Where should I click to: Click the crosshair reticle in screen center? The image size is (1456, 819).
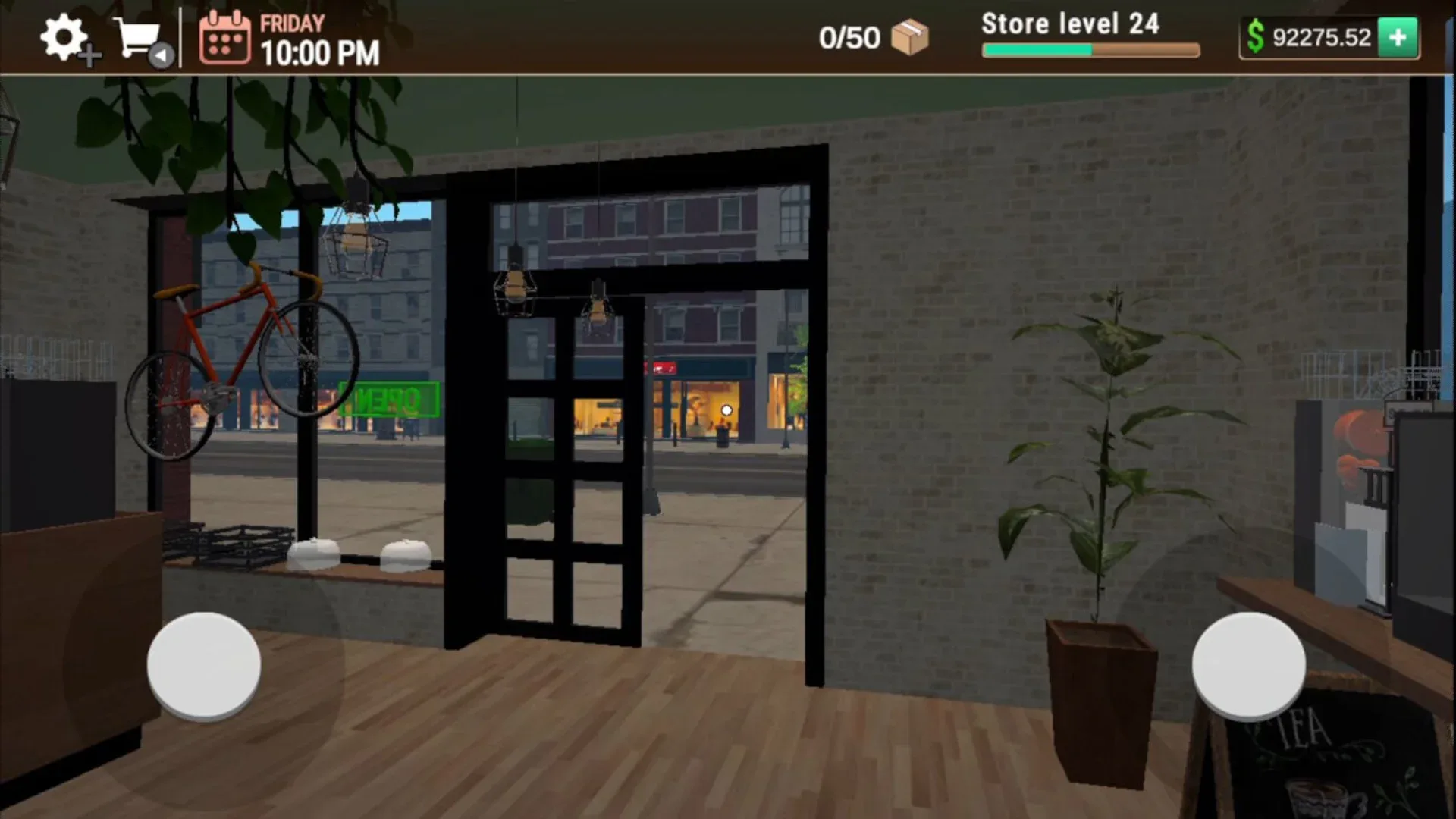click(x=726, y=409)
